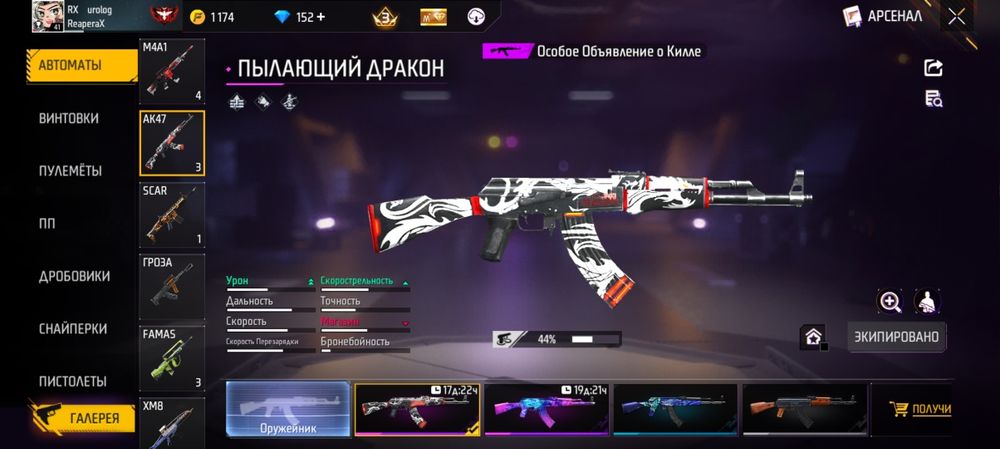Click the ЭКИПИРОВАНО button
This screenshot has width=1000, height=449.
896,337
